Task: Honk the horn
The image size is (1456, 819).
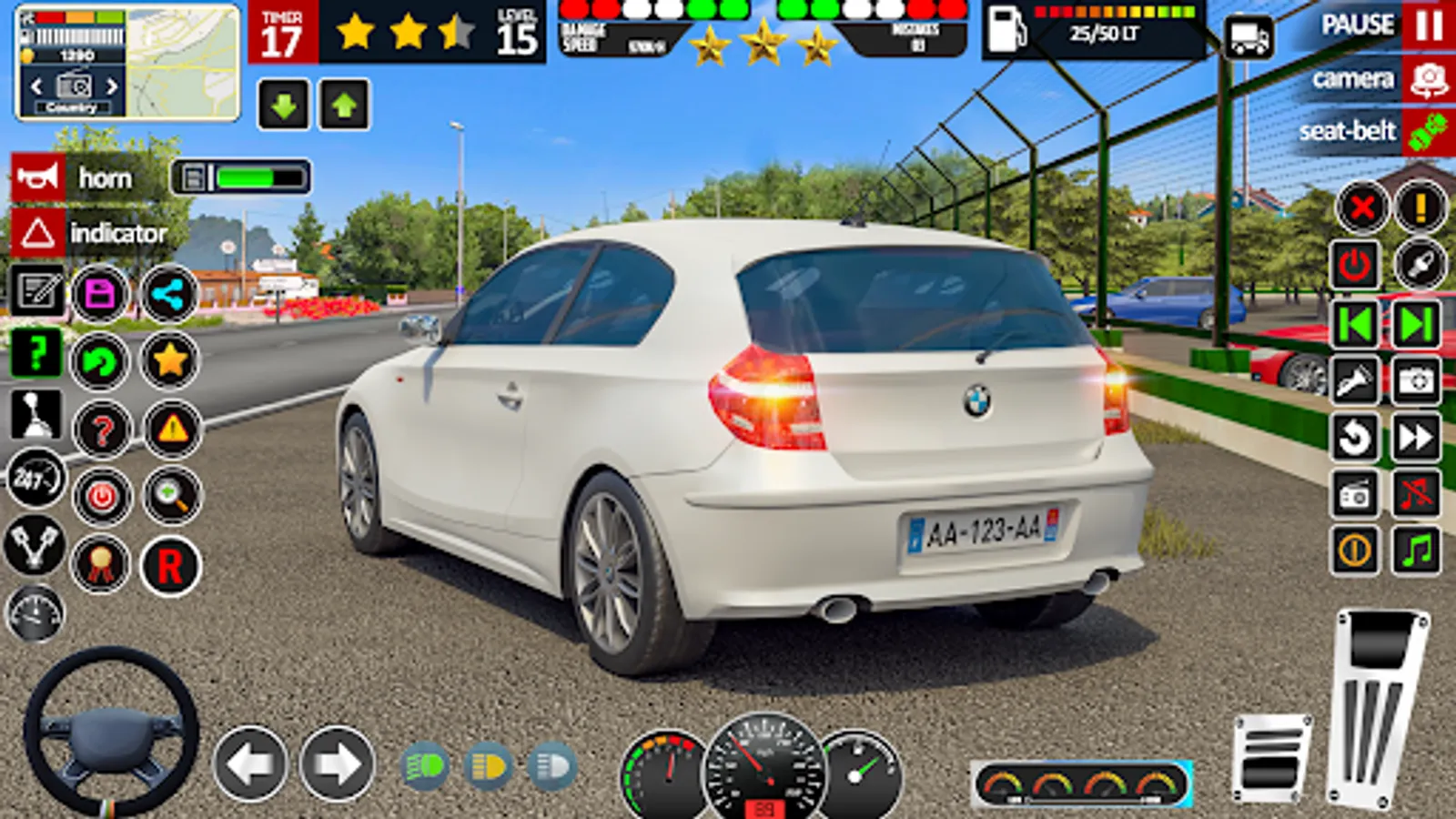Action: click(38, 177)
